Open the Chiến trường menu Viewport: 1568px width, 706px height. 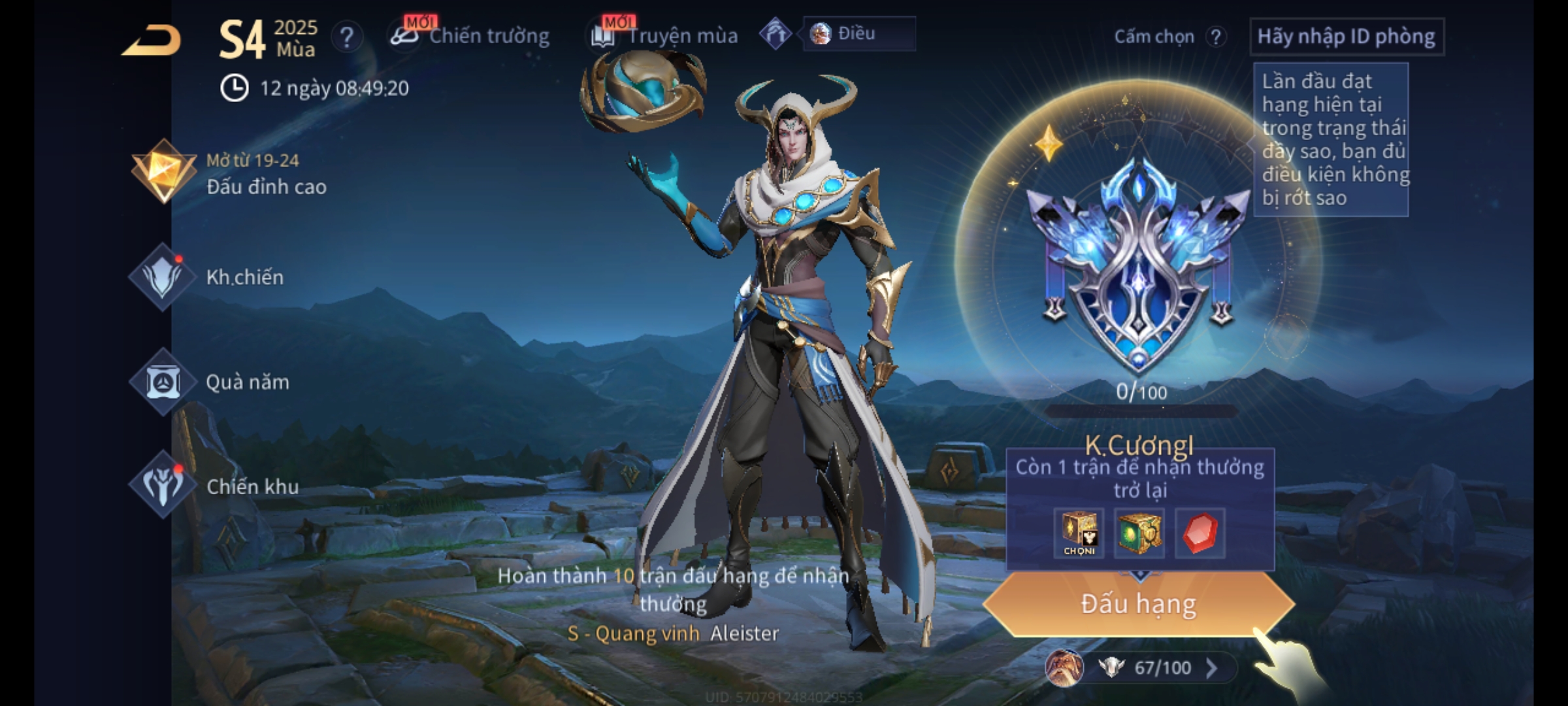470,36
